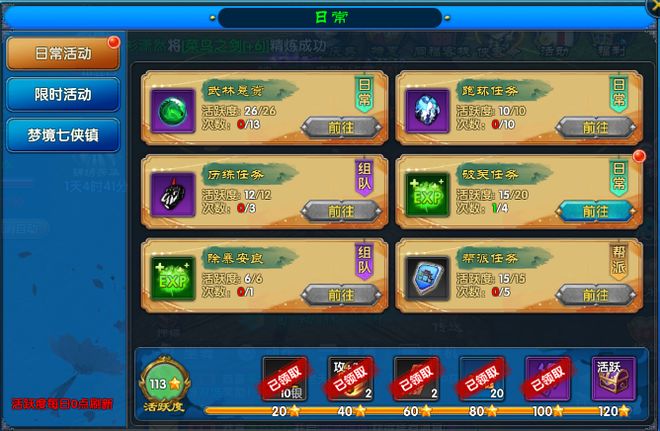
Task: Inspect the 60-point activity reward
Action: click(x=416, y=377)
